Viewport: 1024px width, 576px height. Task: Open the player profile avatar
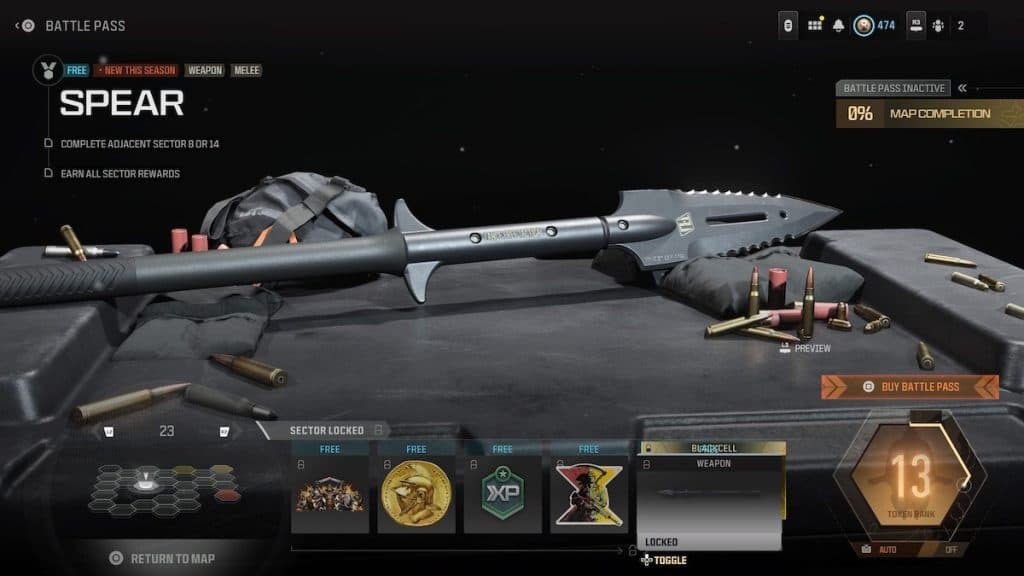(x=863, y=25)
